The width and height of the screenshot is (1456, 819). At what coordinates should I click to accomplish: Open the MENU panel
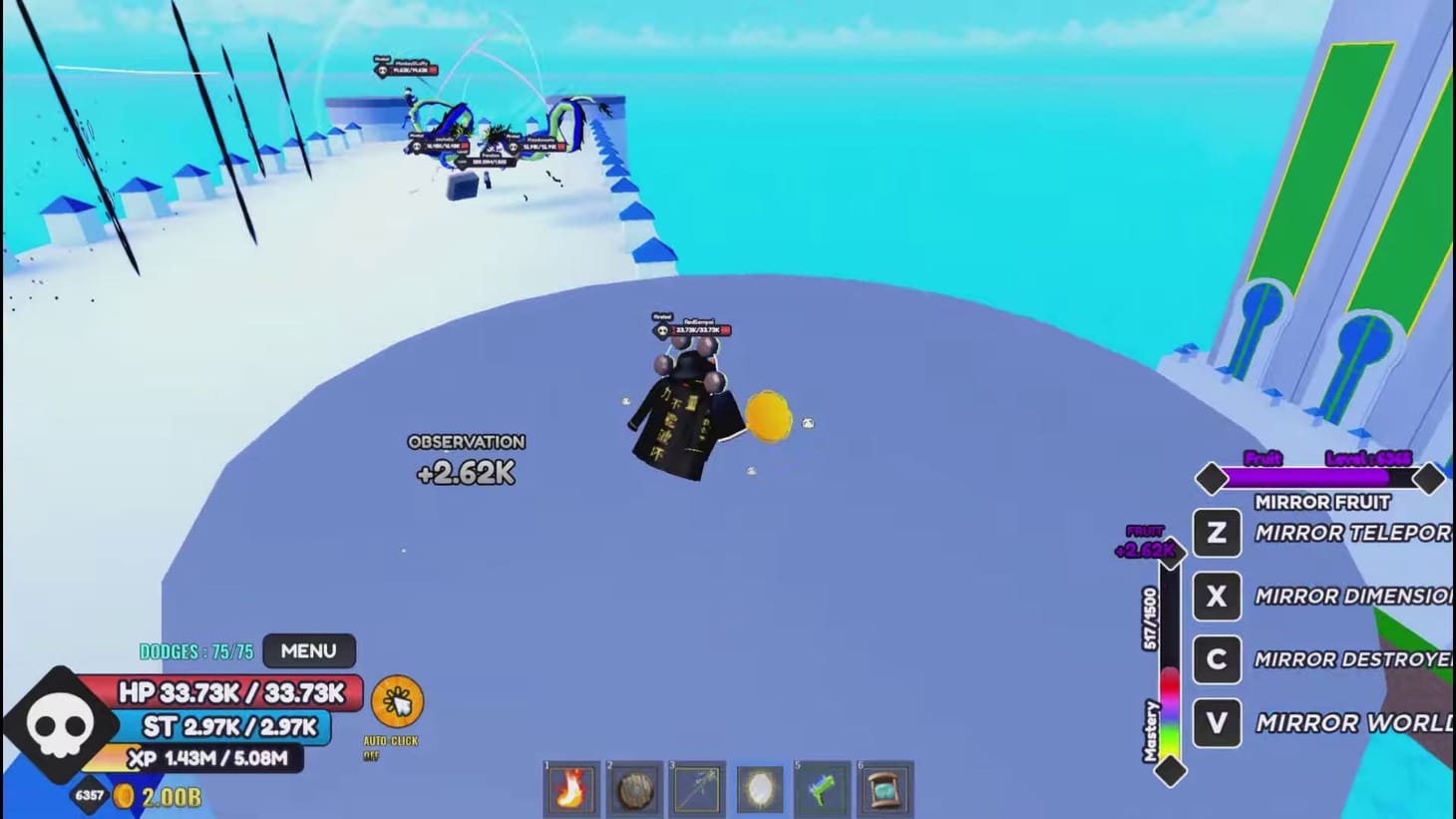pos(309,650)
